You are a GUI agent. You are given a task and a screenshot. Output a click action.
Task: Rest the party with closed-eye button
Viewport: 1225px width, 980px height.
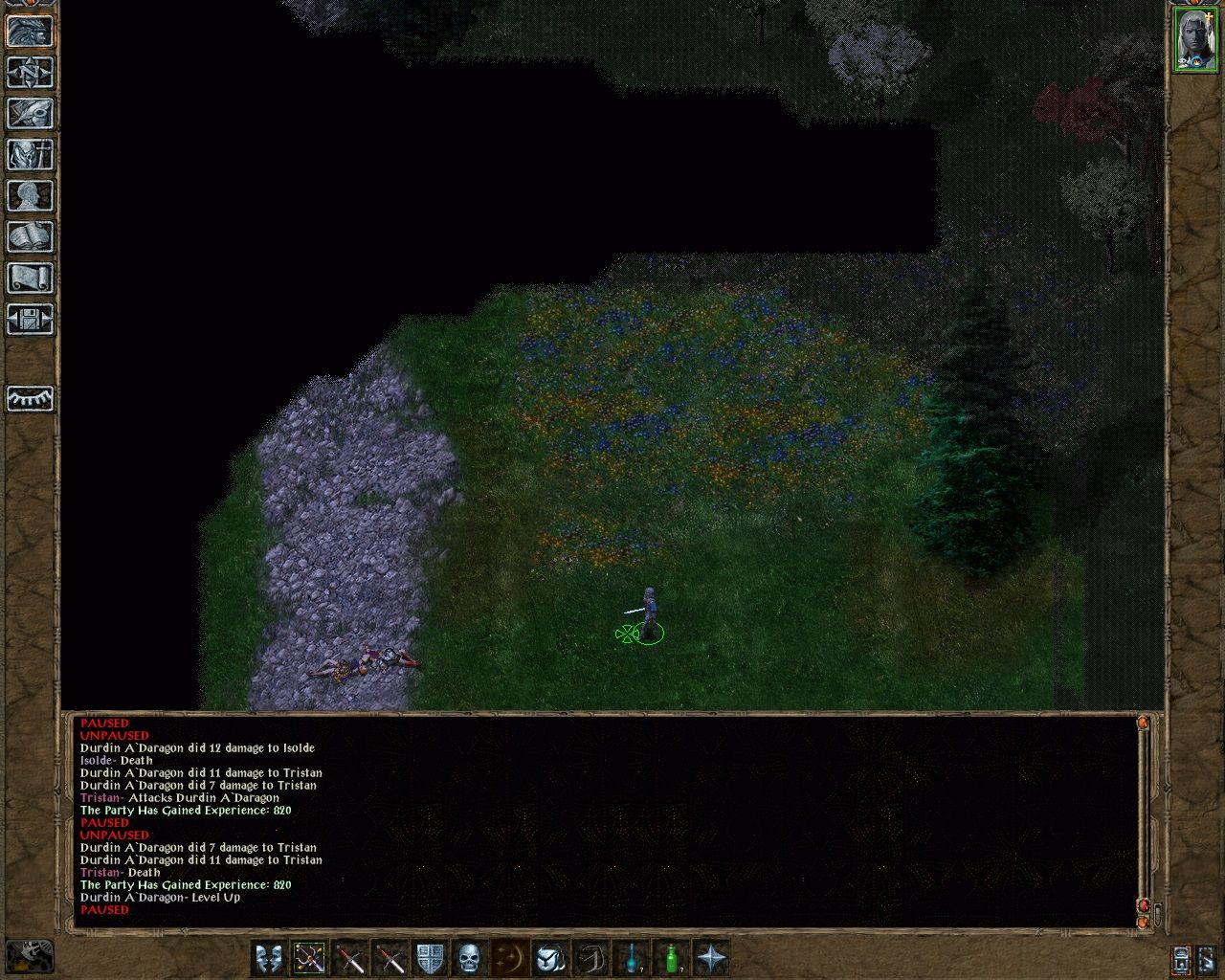[30, 398]
